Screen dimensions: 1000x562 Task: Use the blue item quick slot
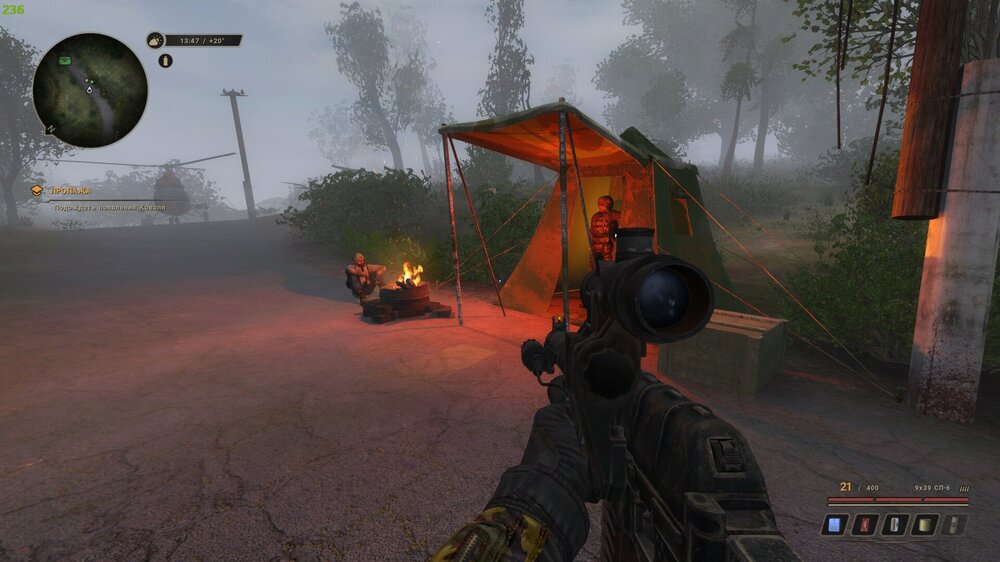[x=835, y=524]
